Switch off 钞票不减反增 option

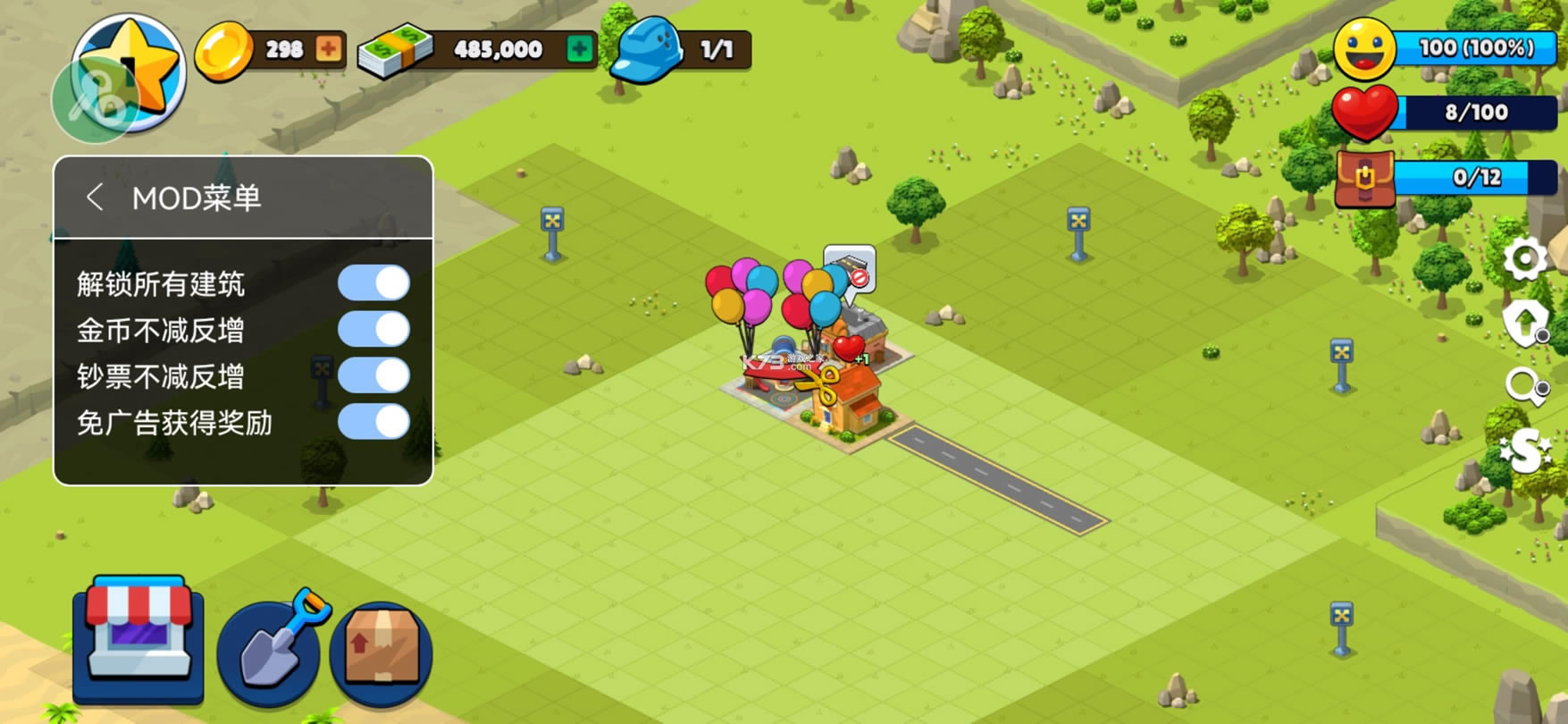[x=373, y=376]
